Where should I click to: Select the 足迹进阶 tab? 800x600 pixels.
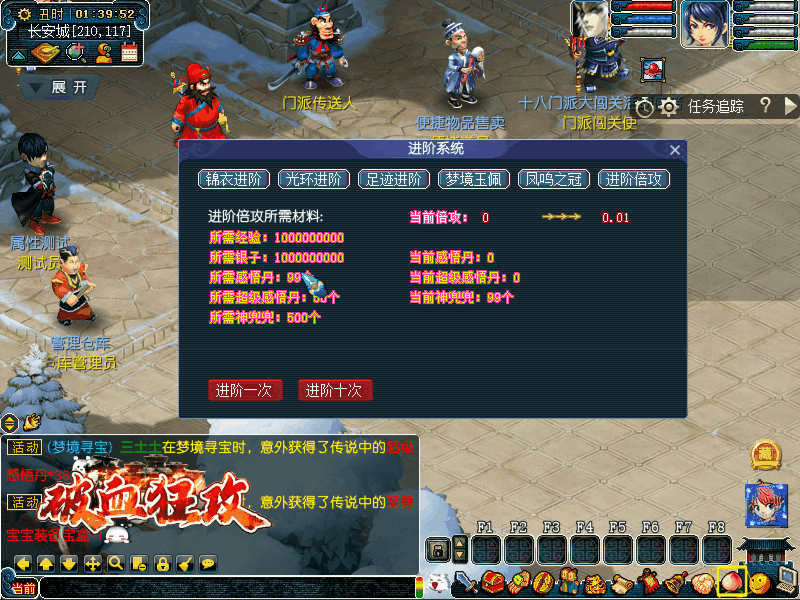[x=394, y=180]
